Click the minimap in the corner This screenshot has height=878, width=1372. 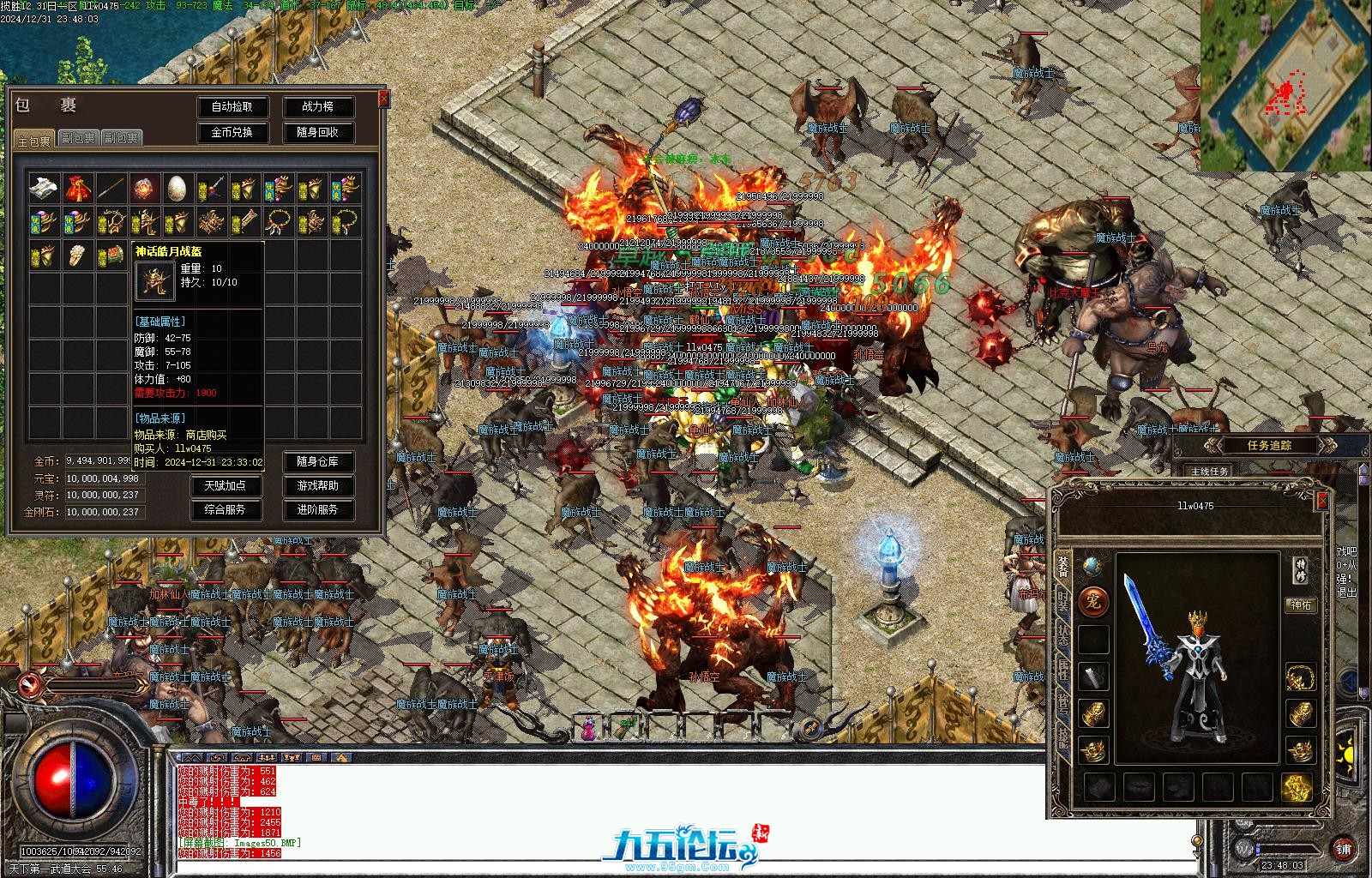(x=1285, y=86)
